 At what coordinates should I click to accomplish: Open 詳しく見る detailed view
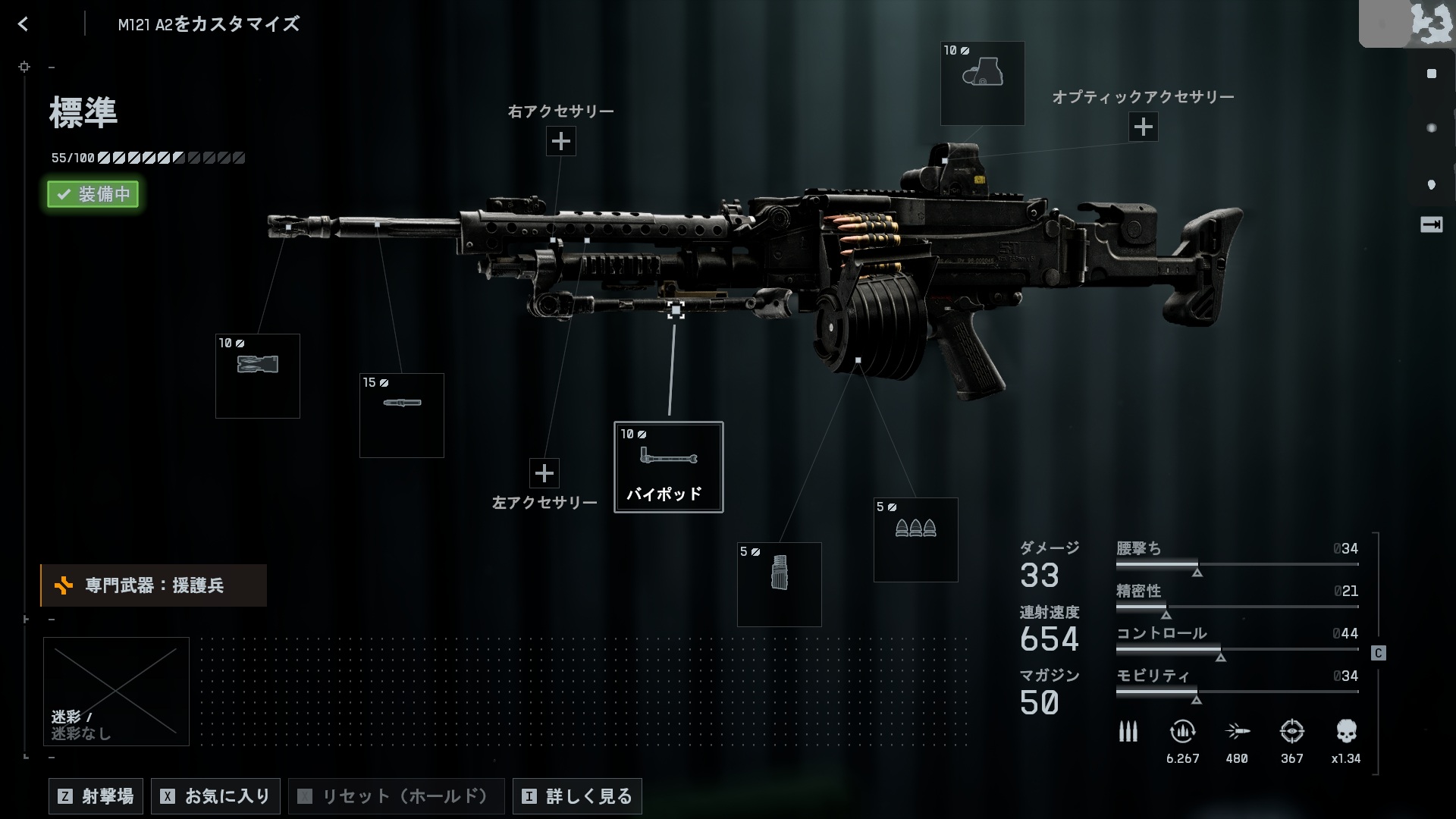tap(577, 796)
